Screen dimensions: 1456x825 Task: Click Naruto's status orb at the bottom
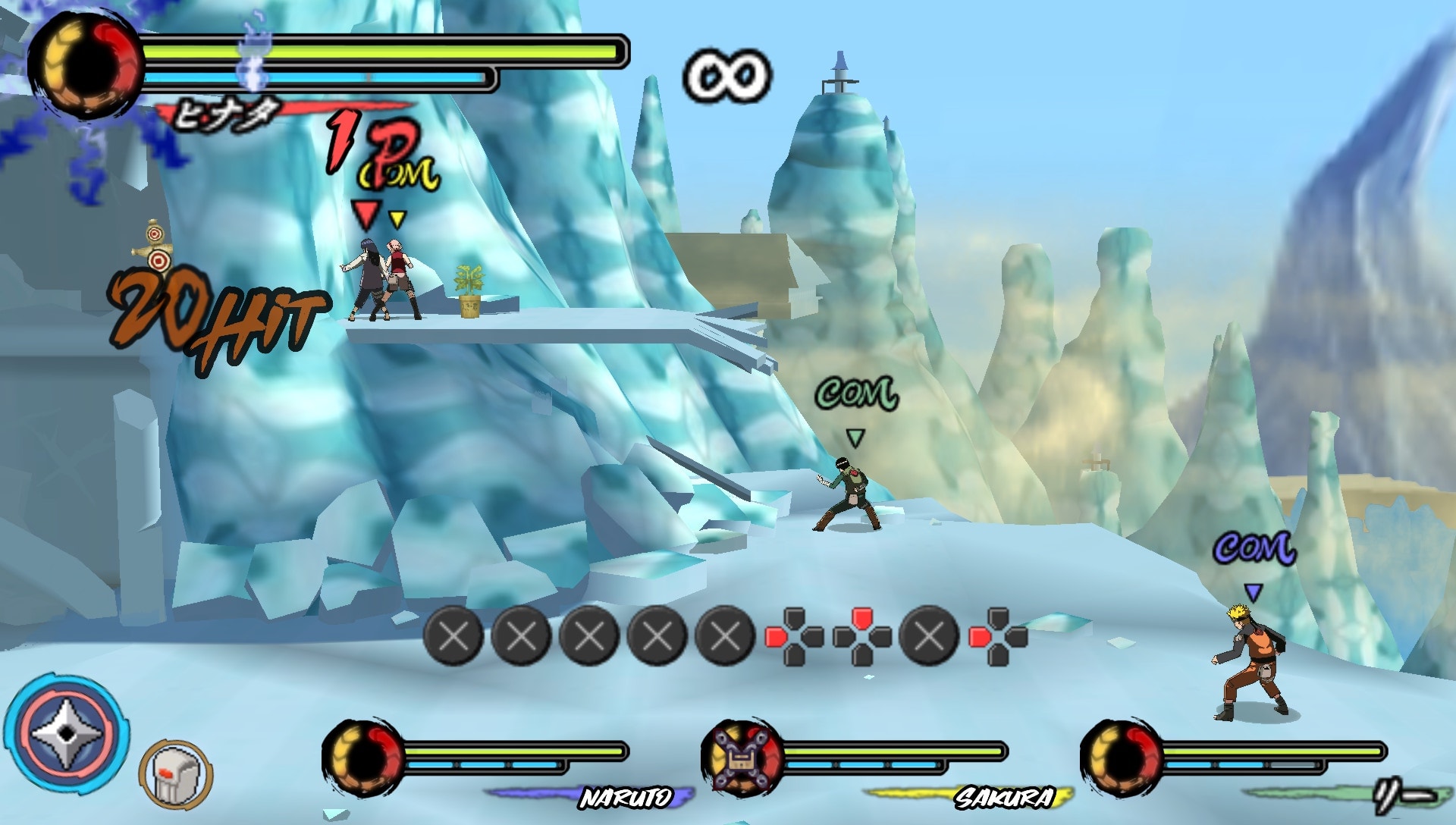click(x=364, y=758)
